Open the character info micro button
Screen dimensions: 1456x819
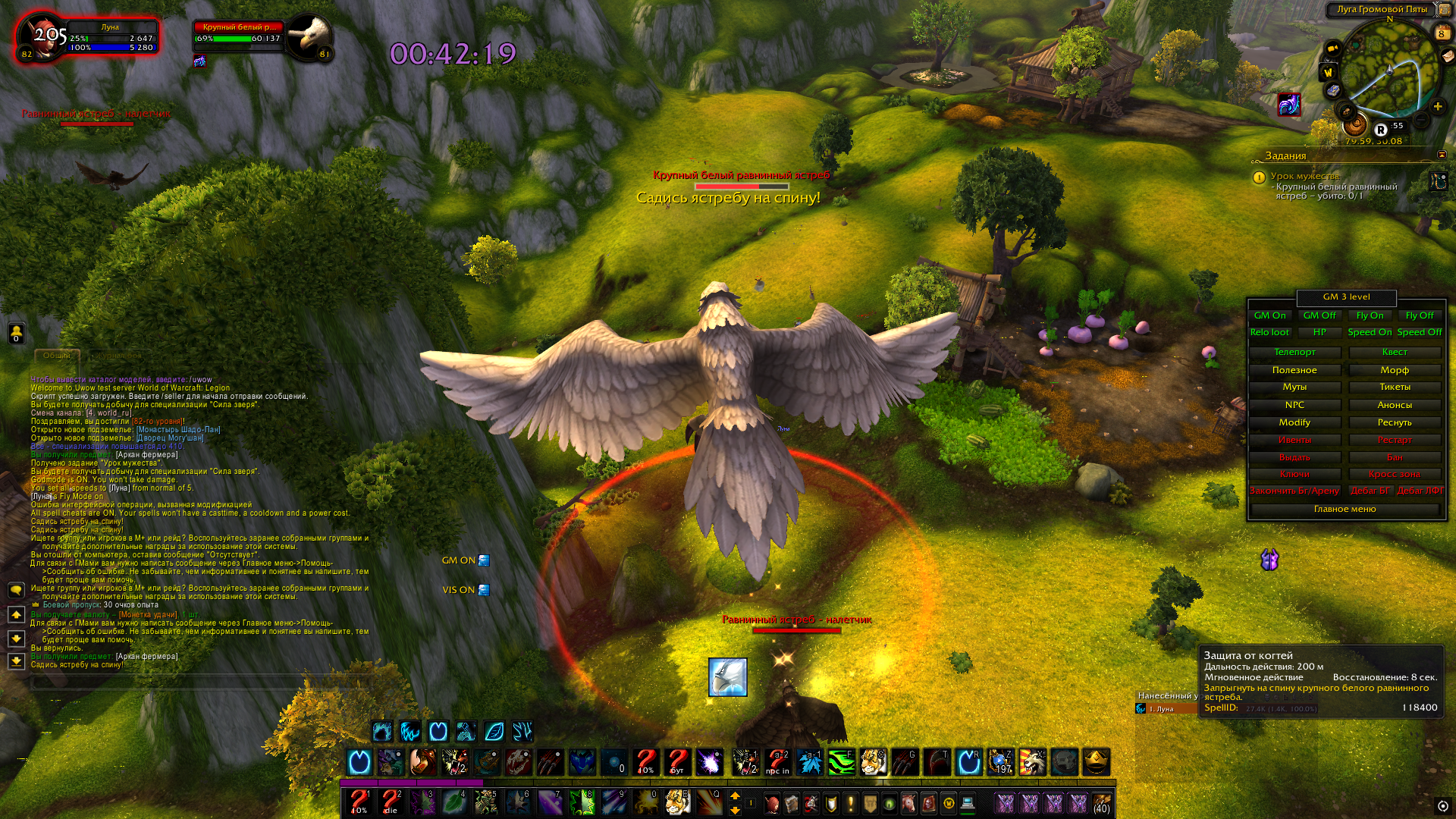point(772,803)
